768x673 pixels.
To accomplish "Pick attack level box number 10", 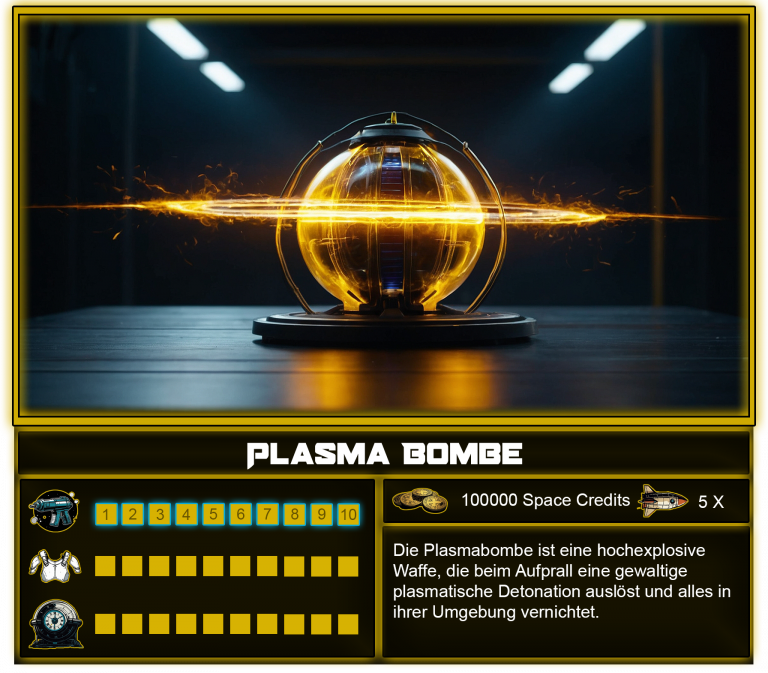I will [348, 515].
